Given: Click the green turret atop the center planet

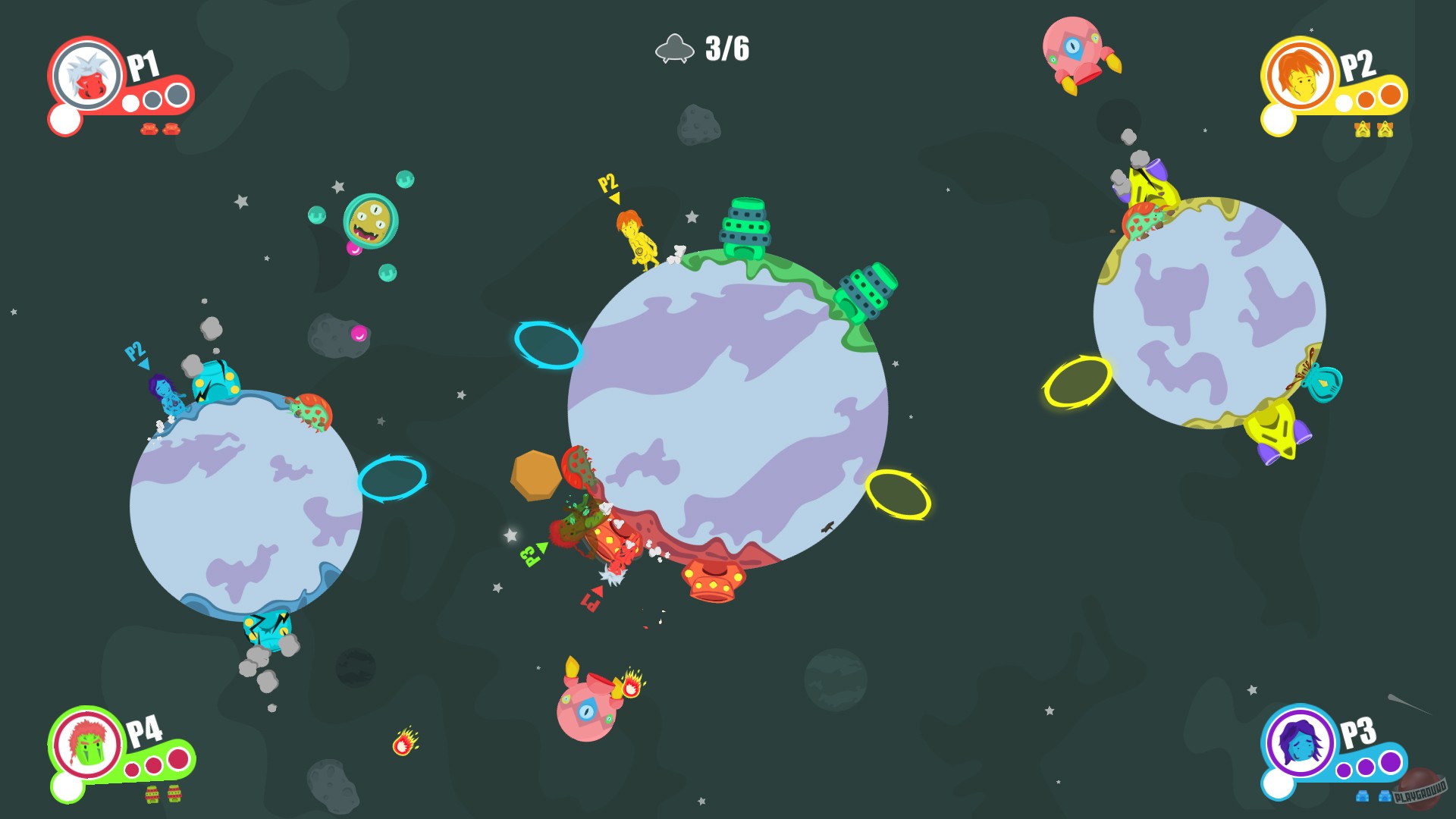Looking at the screenshot, I should coord(748,228).
